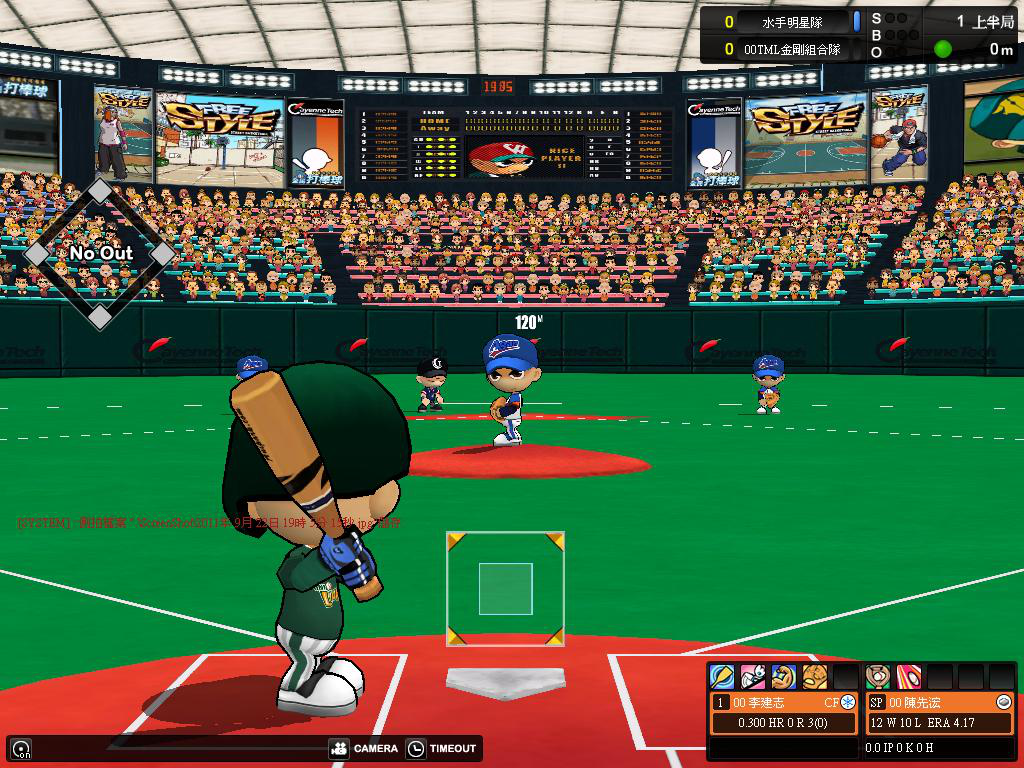This screenshot has height=768, width=1024.
Task: Click the pitcher's round condition icon
Action: (1004, 702)
